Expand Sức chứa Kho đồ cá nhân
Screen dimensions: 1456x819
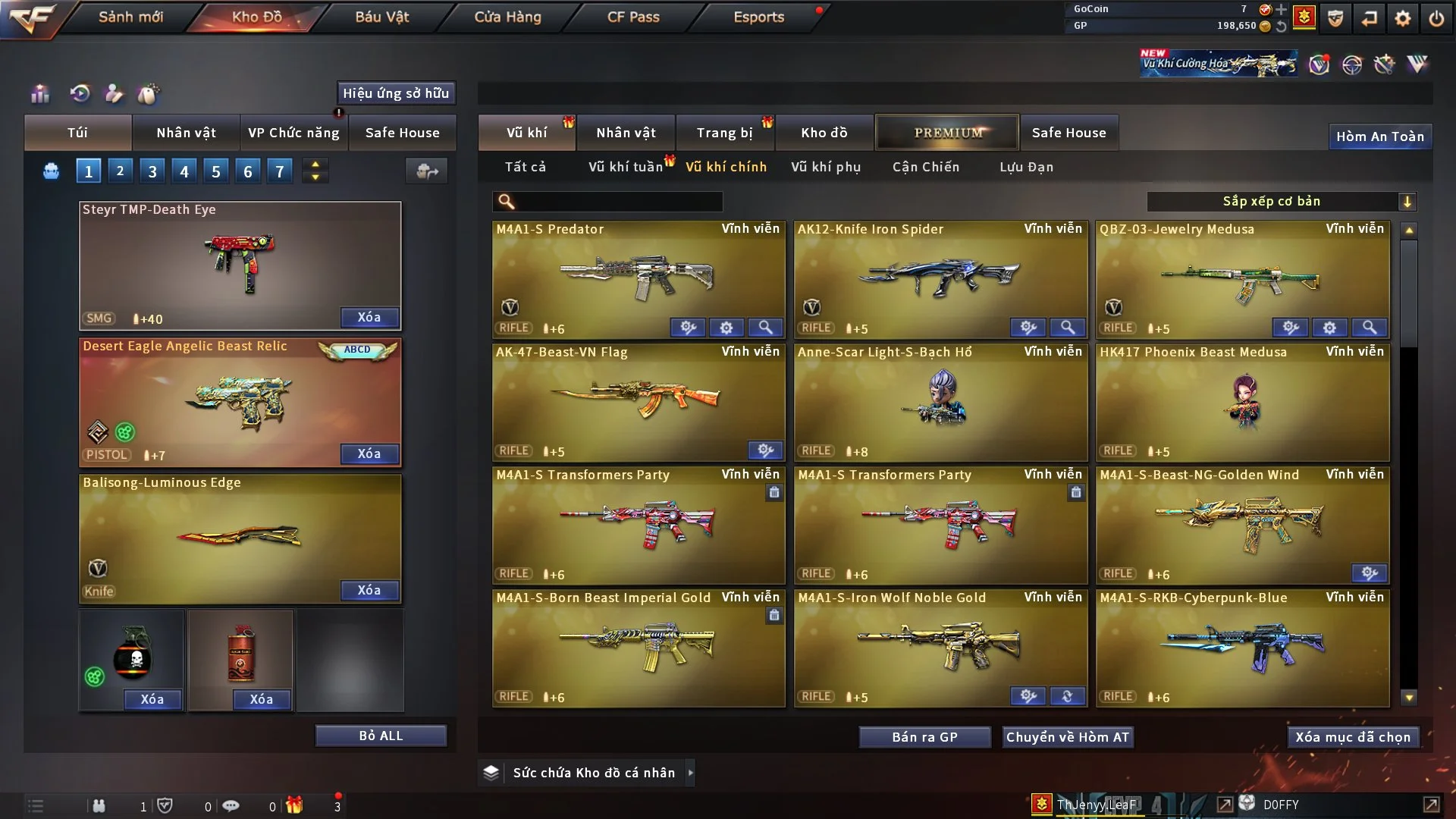[x=593, y=773]
